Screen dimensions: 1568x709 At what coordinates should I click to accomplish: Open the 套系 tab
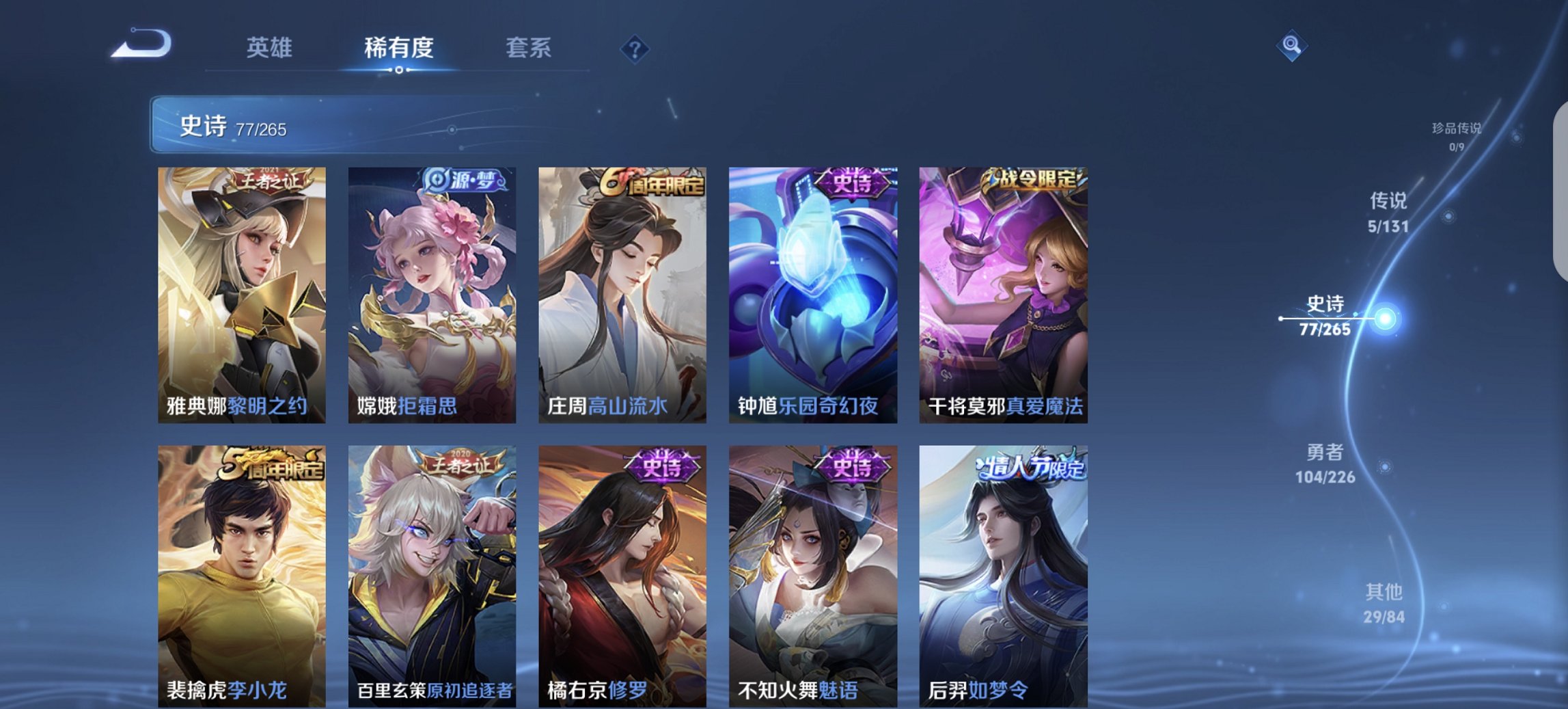529,49
